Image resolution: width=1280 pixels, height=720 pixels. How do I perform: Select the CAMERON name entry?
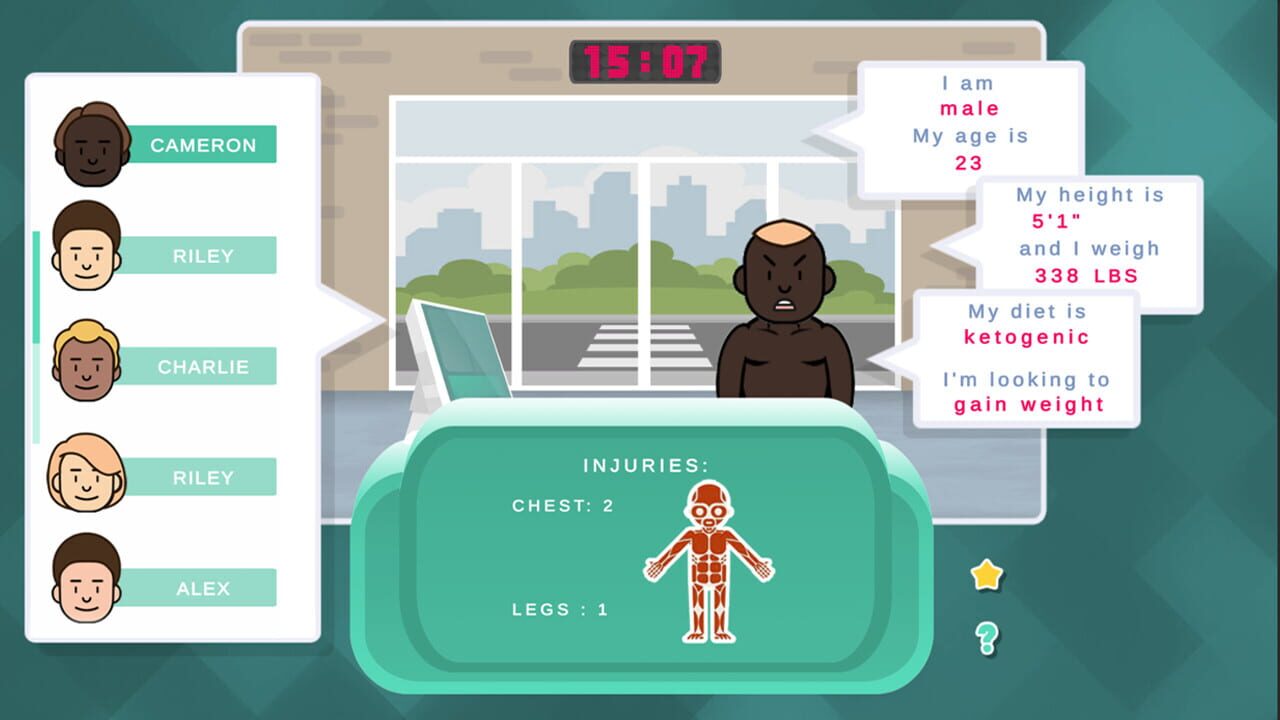[x=203, y=145]
